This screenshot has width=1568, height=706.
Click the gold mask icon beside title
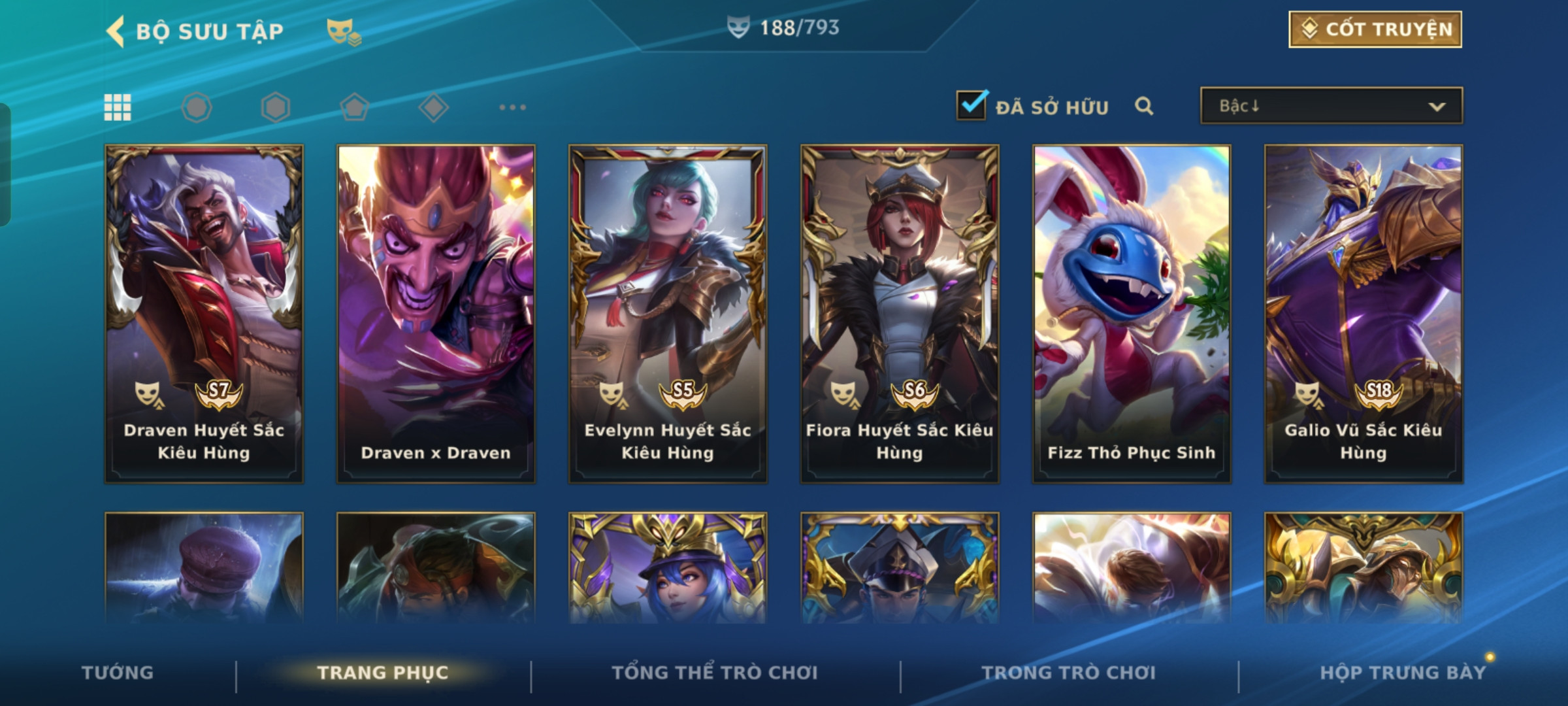[x=344, y=31]
